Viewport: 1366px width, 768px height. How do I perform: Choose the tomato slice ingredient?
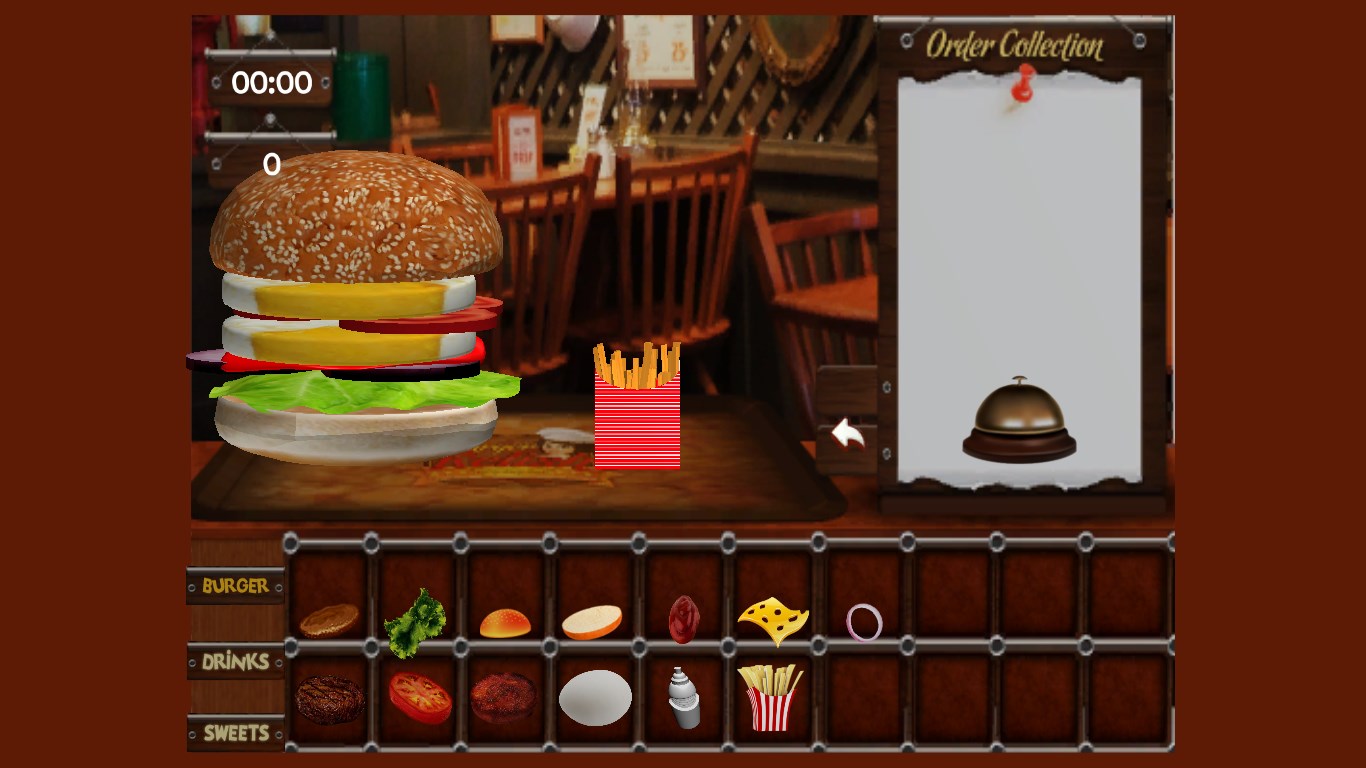tap(420, 697)
